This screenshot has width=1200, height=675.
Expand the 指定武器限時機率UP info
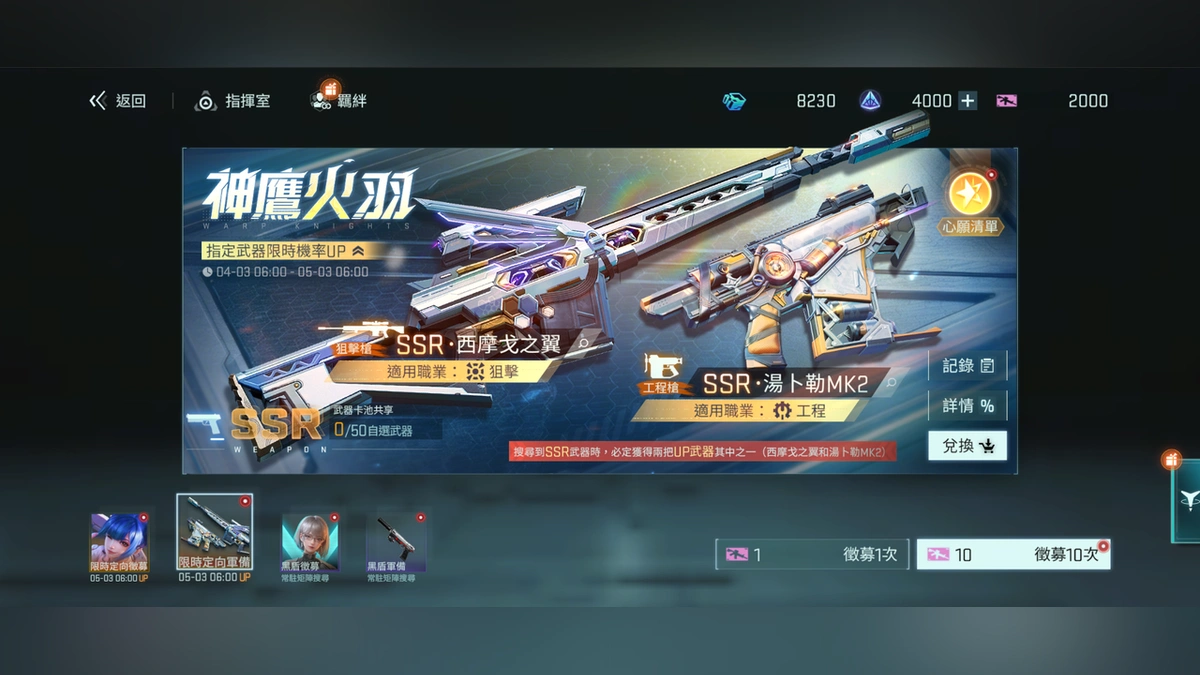[x=357, y=251]
